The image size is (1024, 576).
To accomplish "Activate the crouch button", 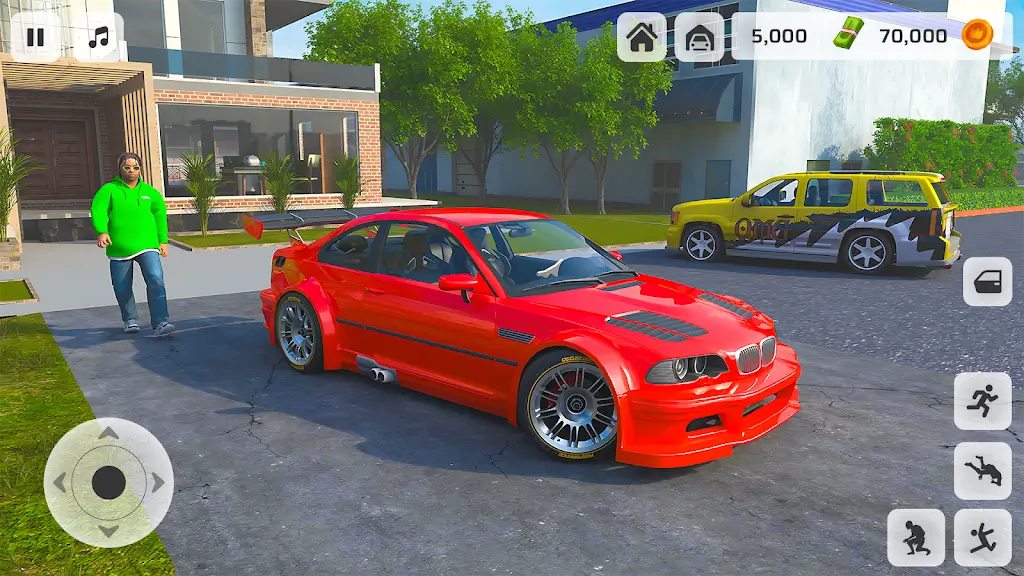I will (915, 537).
